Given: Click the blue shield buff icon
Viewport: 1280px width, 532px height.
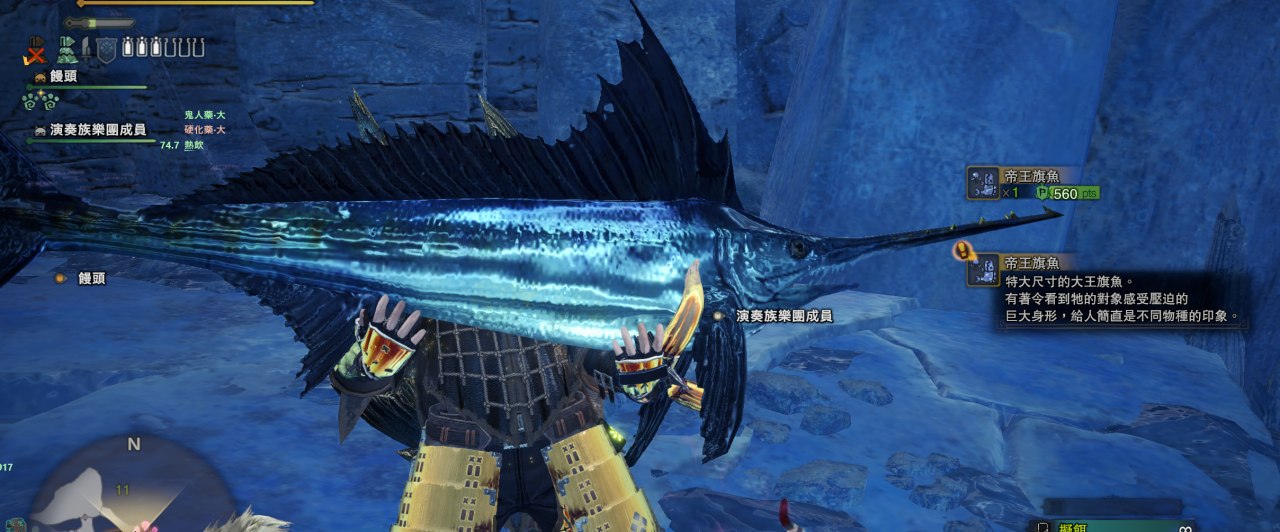Looking at the screenshot, I should coord(106,48).
